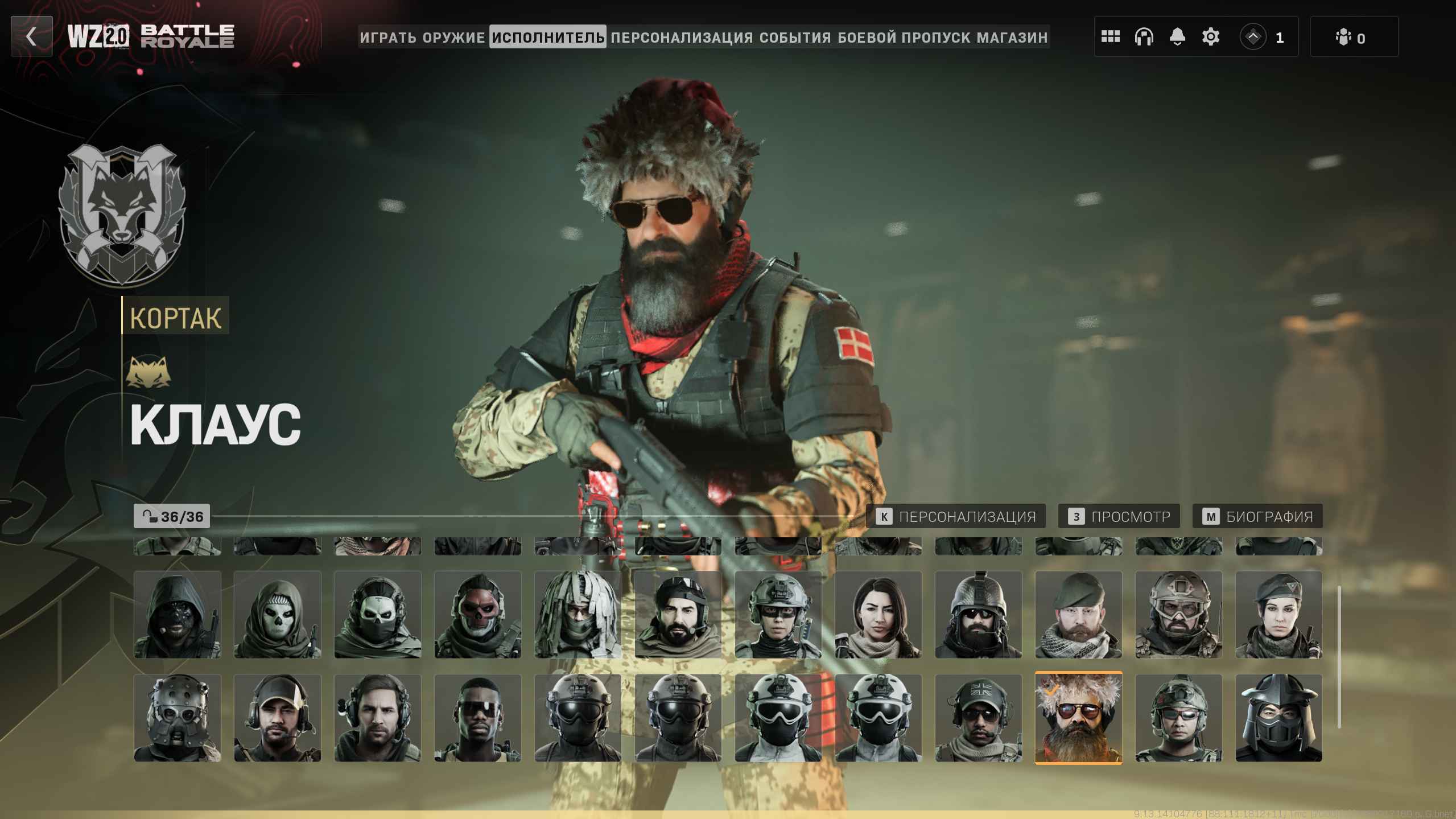Viewport: 1456px width, 819px height.
Task: Select the operator wearing a Union Jack cap
Action: [978, 718]
